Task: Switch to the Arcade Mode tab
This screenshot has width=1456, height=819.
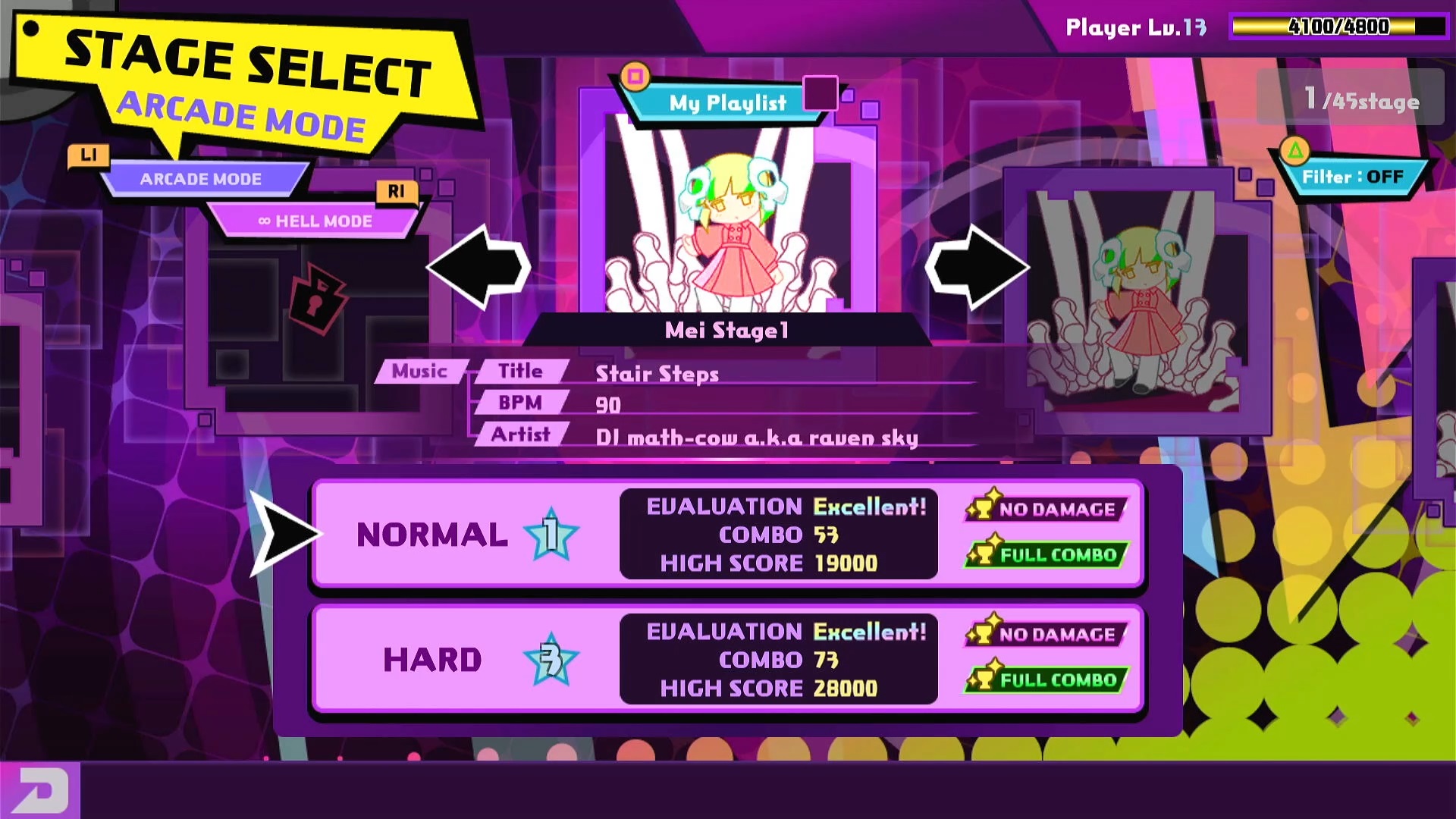Action: pos(201,179)
